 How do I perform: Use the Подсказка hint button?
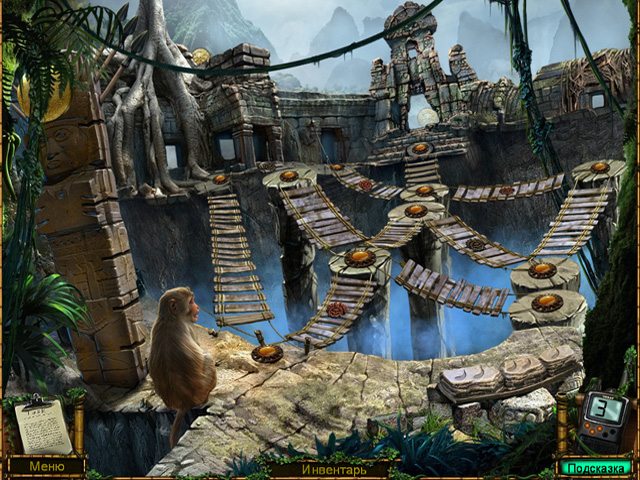click(x=594, y=467)
